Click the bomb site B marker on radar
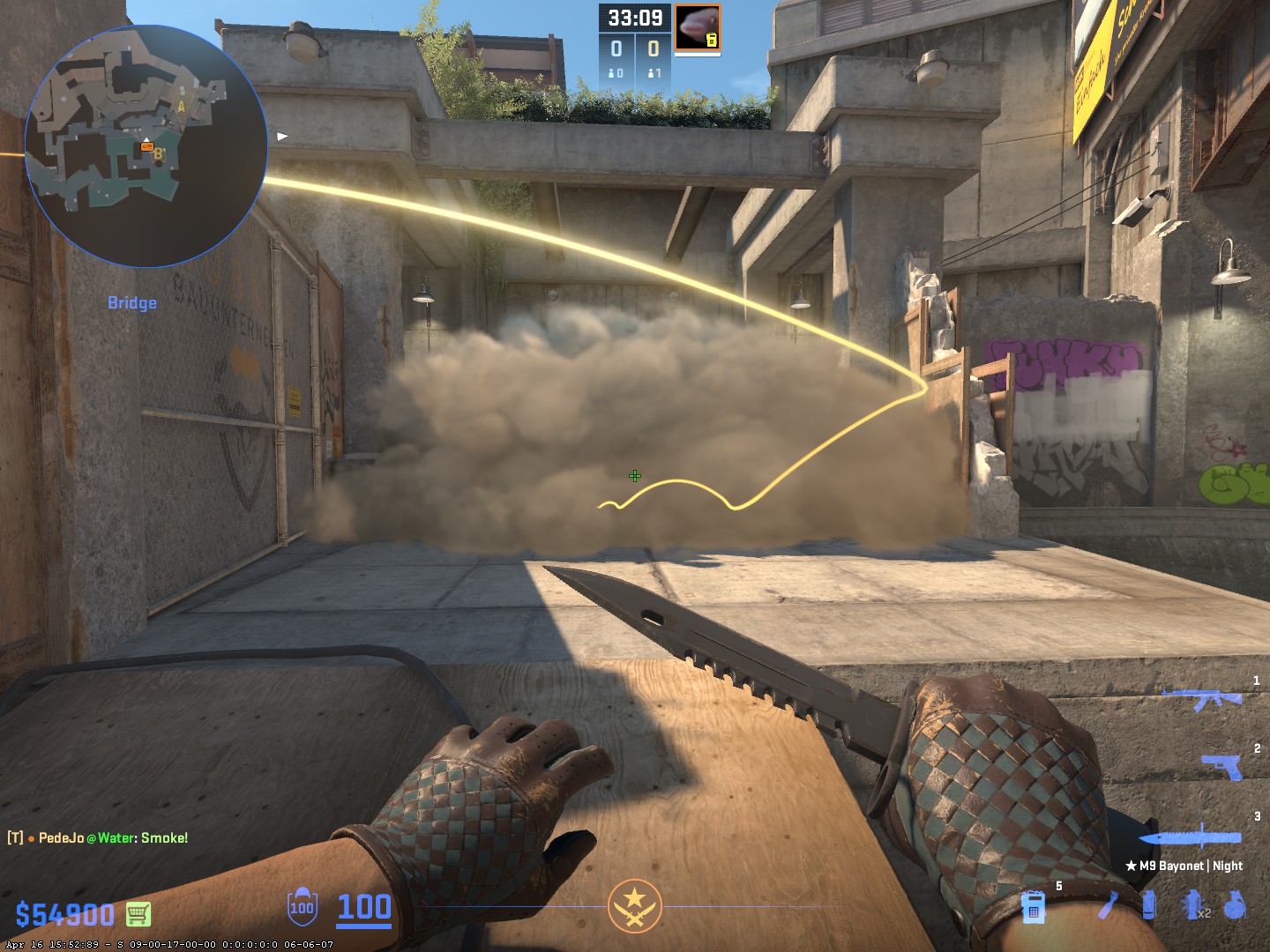1270x952 pixels. 159,154
